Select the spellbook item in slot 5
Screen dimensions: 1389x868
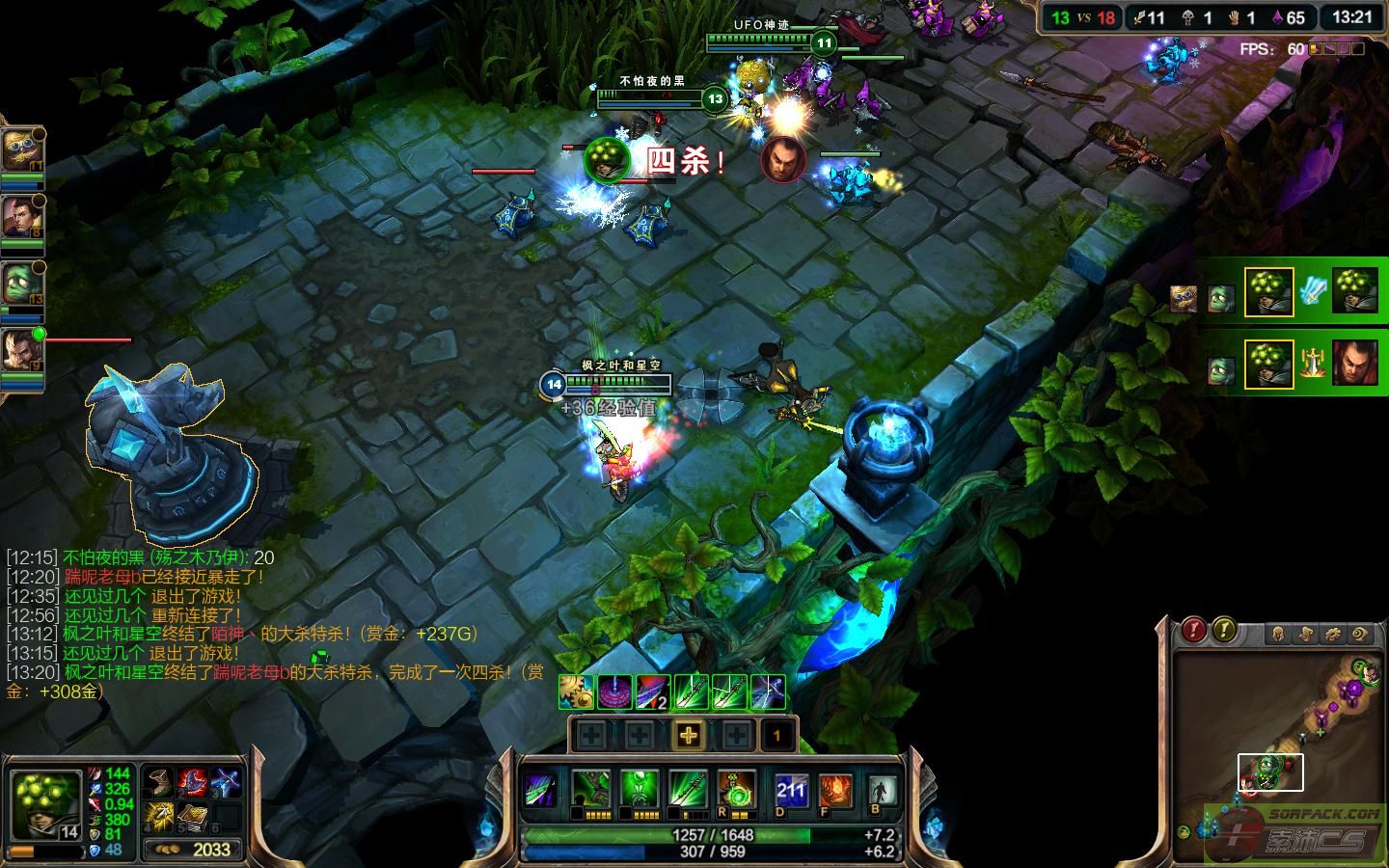[x=191, y=816]
